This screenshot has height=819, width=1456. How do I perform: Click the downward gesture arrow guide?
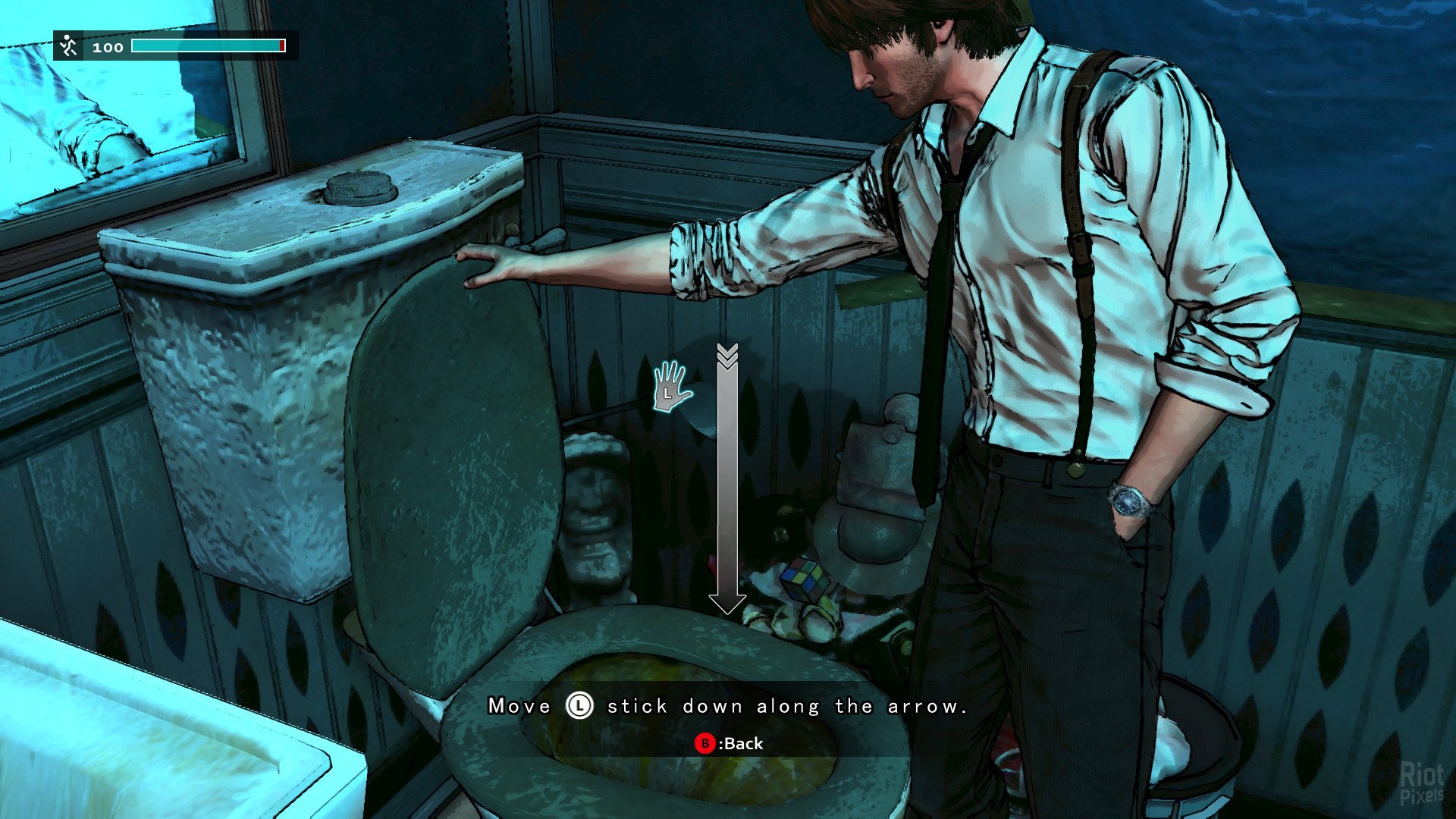click(x=727, y=479)
